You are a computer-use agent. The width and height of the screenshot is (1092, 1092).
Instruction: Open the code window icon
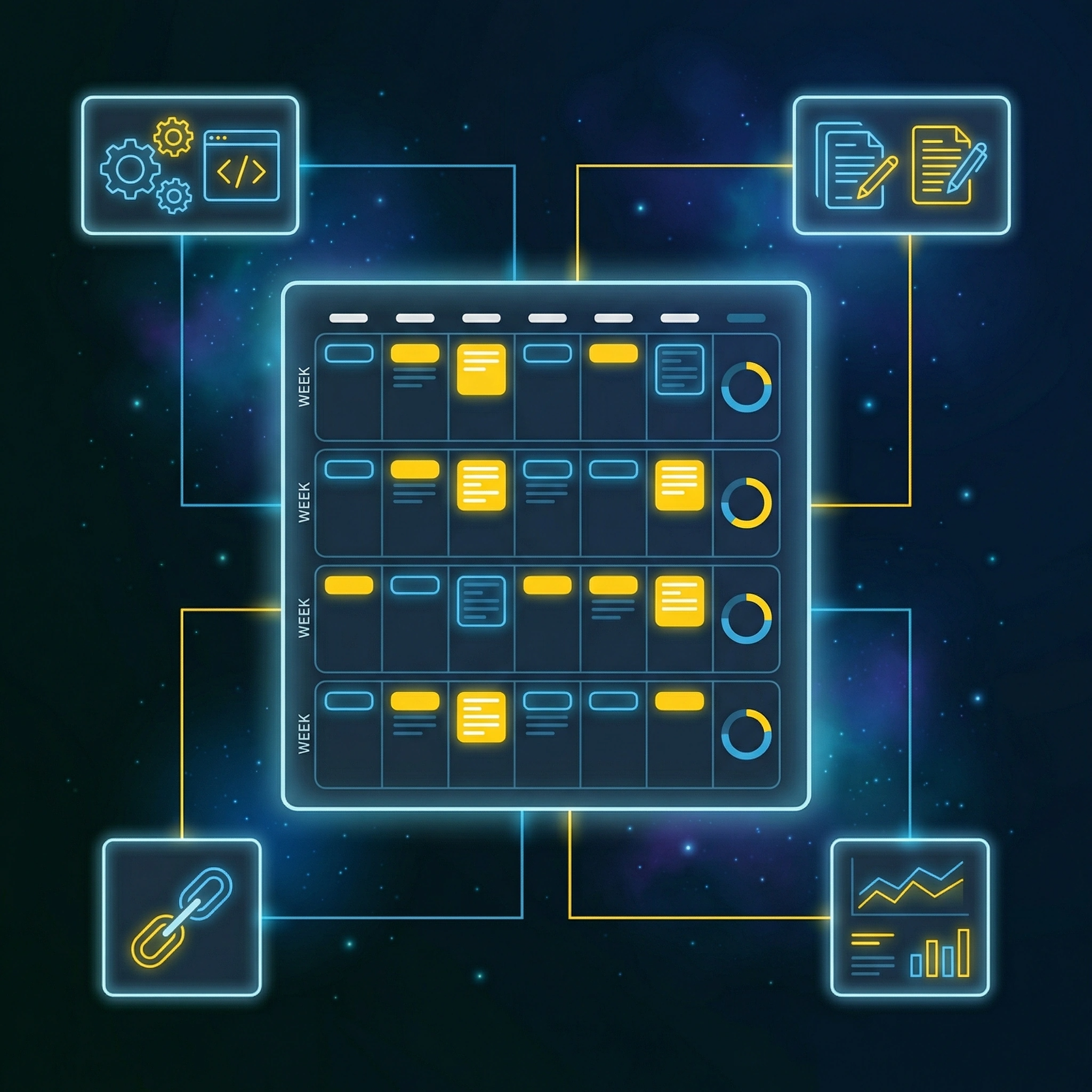(x=242, y=166)
